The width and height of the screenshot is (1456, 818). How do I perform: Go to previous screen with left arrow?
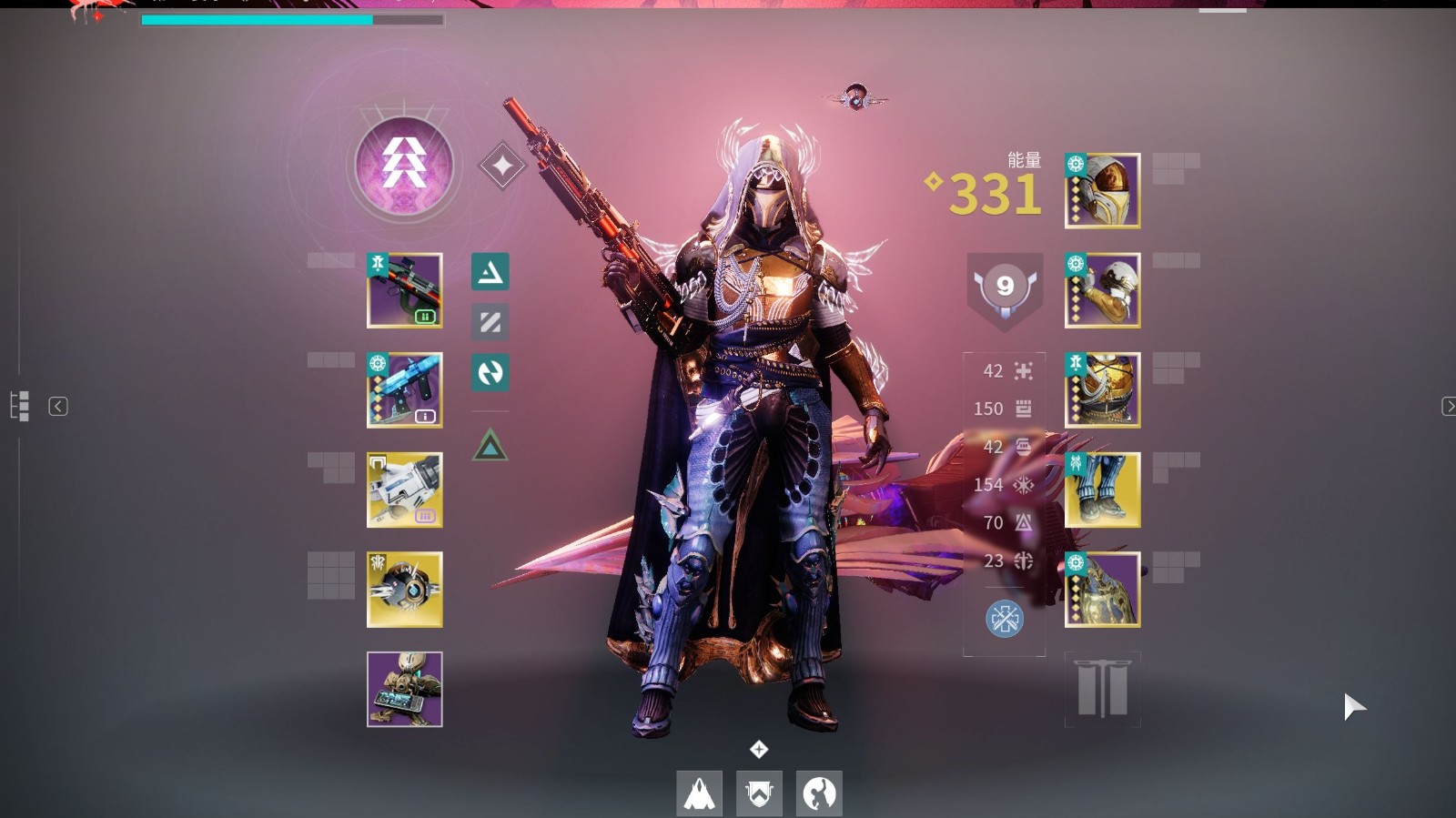58,407
